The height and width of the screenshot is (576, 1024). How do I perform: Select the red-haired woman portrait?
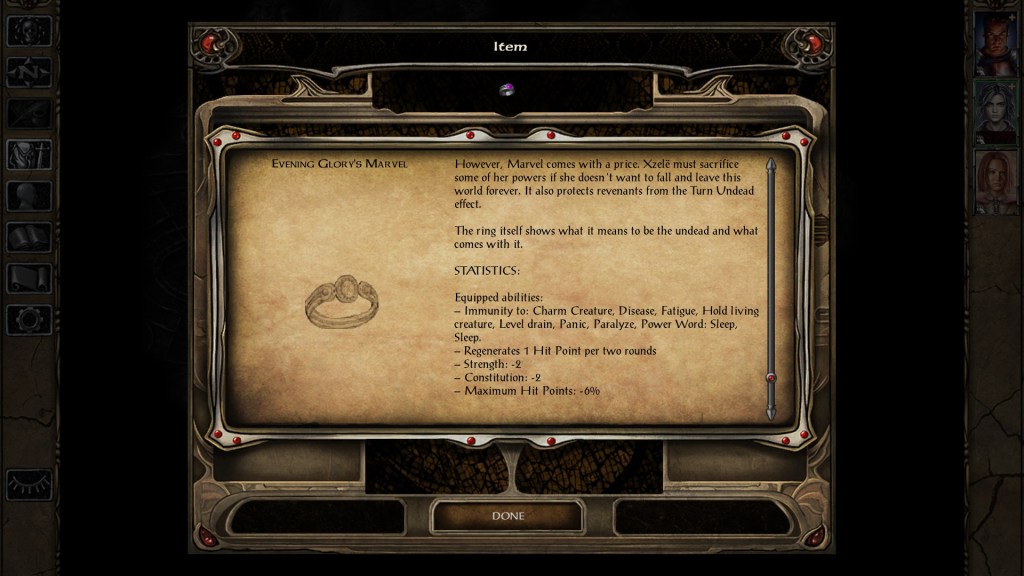tap(996, 181)
